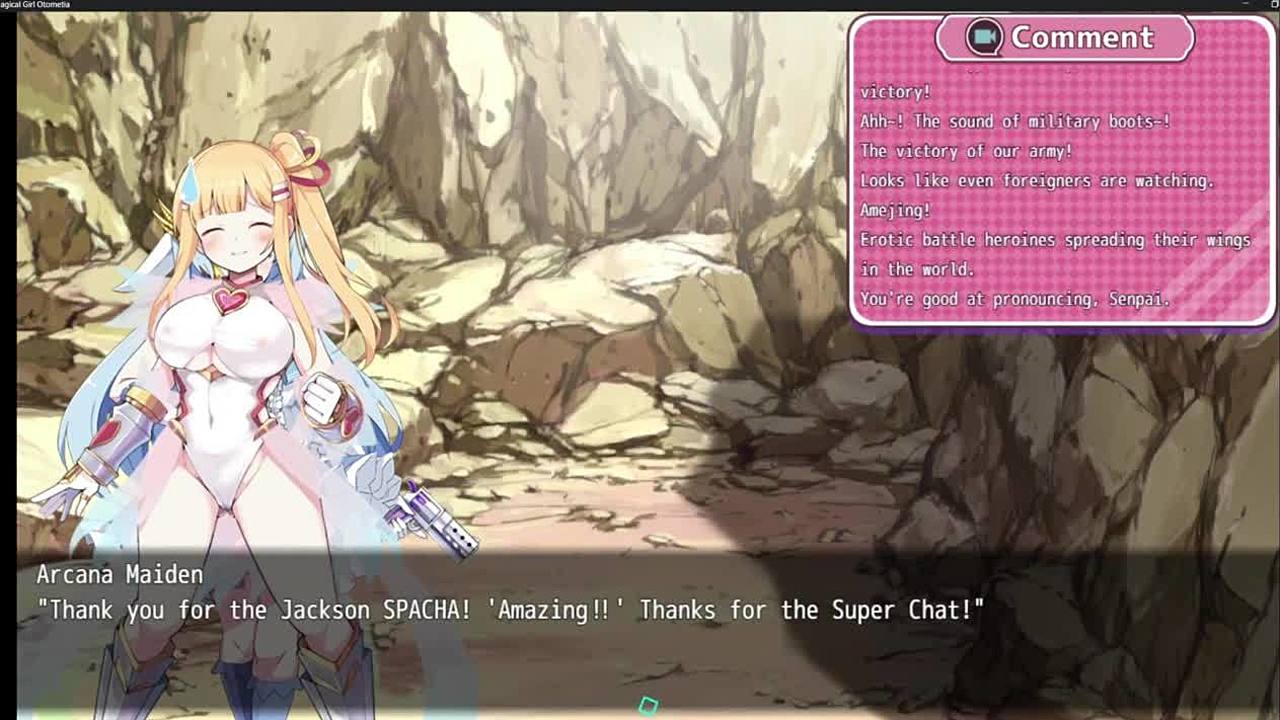This screenshot has height=720, width=1280.
Task: Click the green continue indicator diamond
Action: [x=648, y=706]
